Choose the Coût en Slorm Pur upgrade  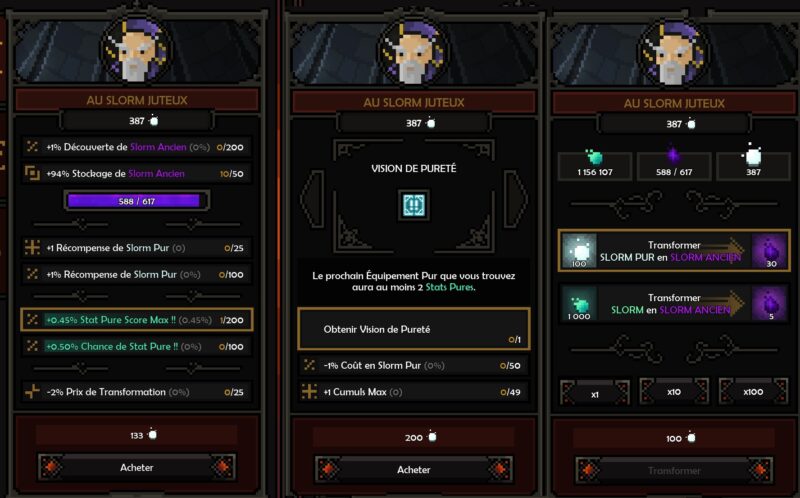coord(414,366)
